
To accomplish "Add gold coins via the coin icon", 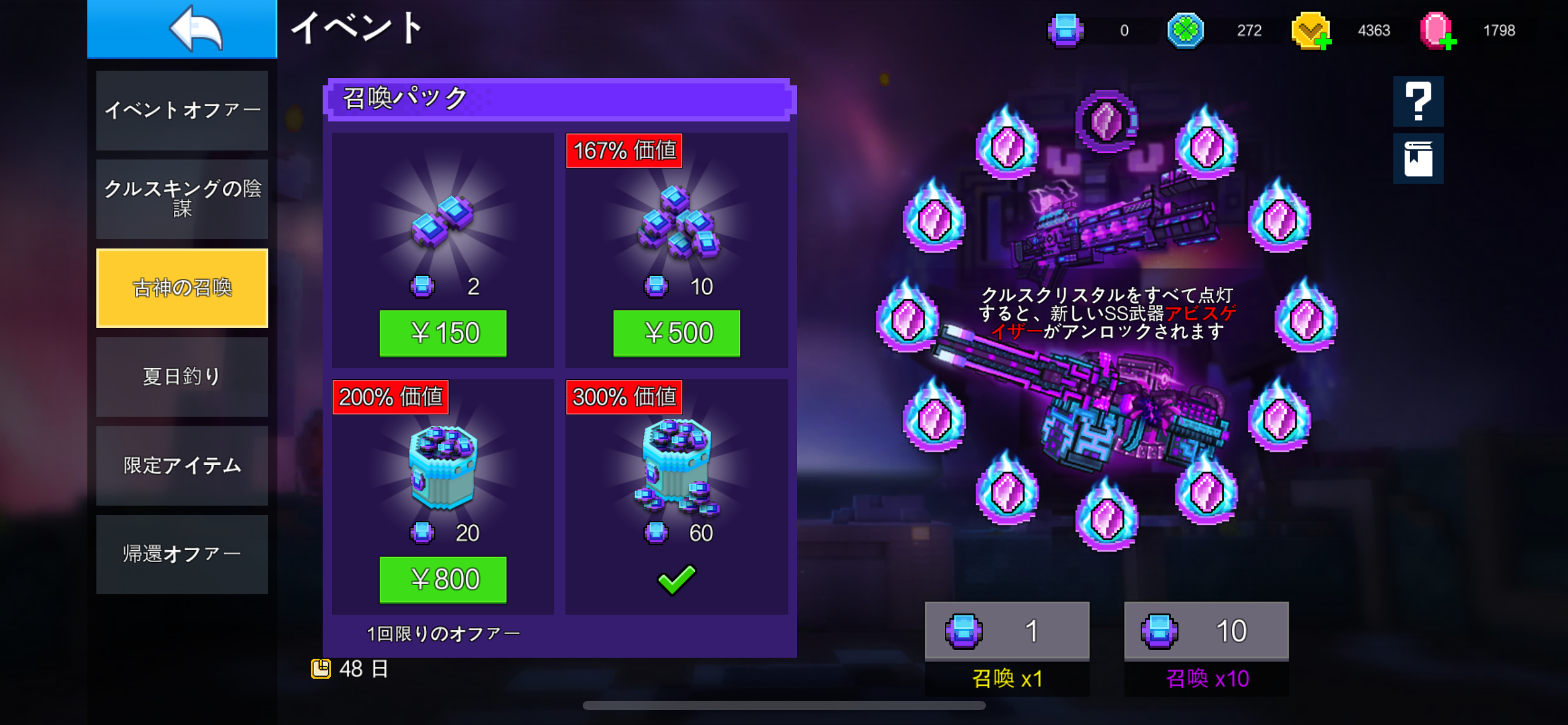I will [1311, 31].
